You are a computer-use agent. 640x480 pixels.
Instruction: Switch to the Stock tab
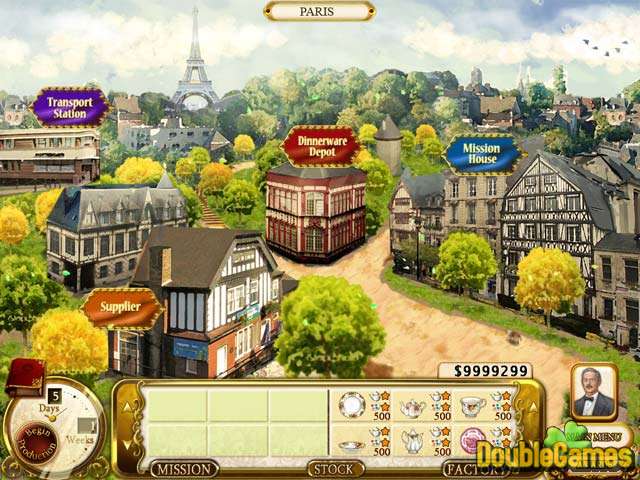point(335,468)
